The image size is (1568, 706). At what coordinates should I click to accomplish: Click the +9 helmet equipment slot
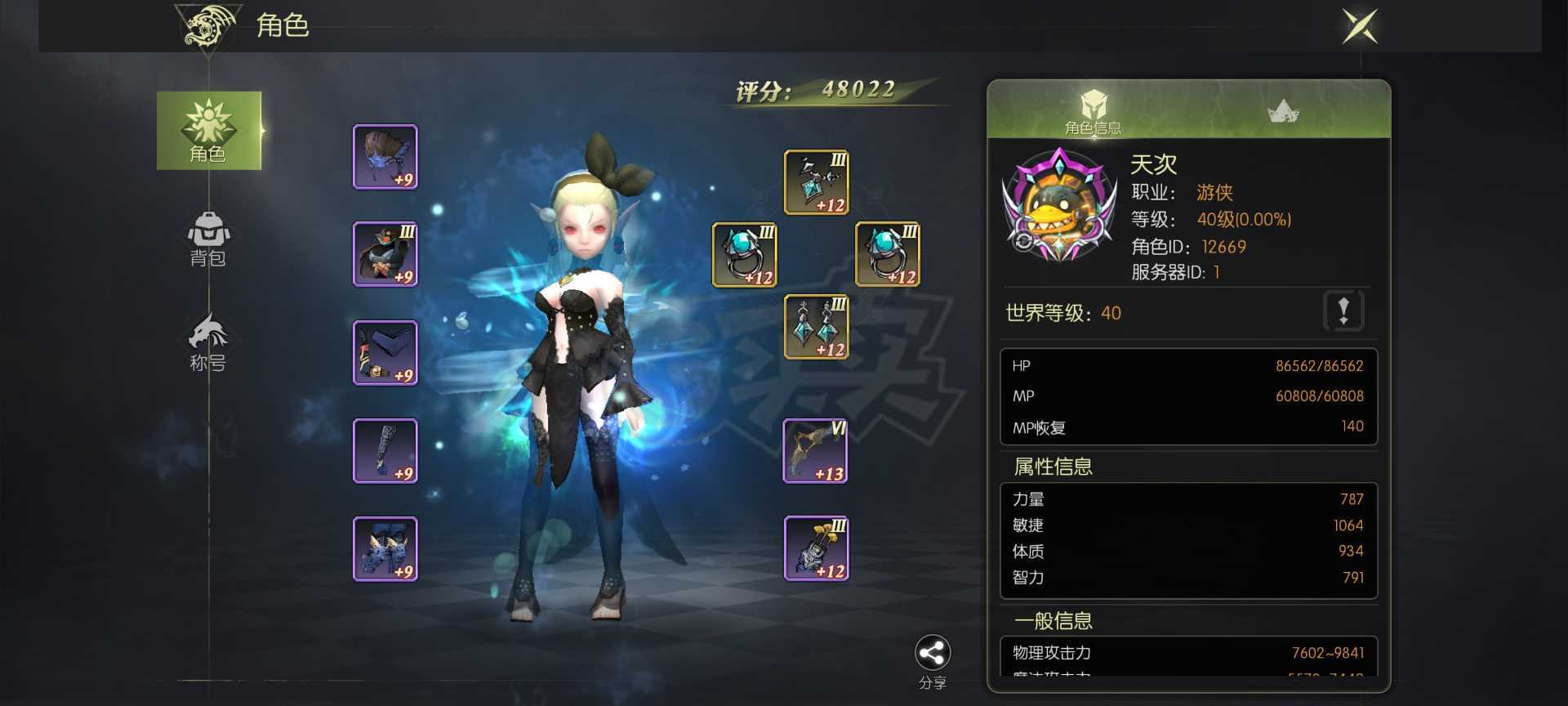click(x=385, y=157)
